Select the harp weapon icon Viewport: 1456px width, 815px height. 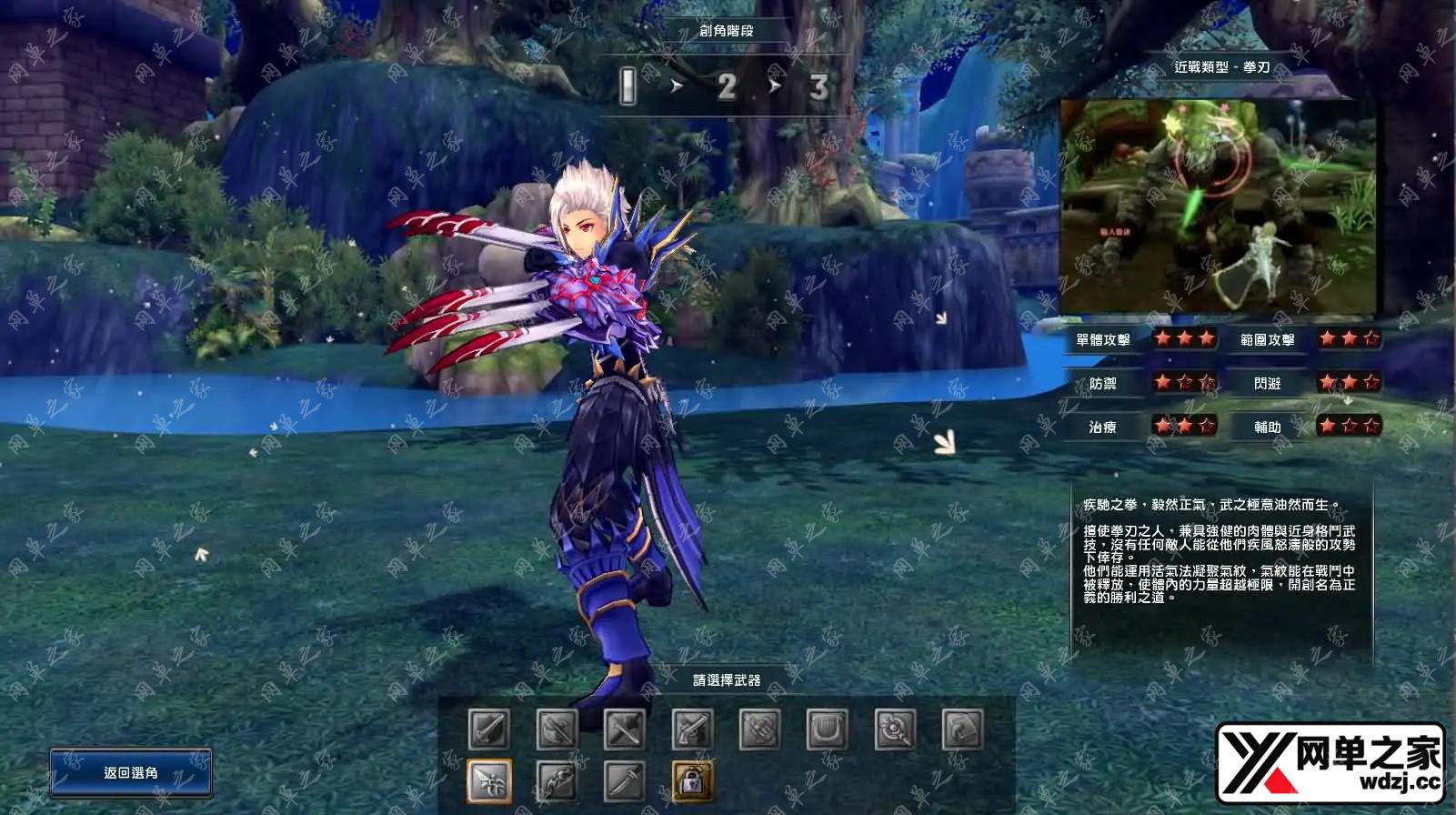click(x=827, y=729)
